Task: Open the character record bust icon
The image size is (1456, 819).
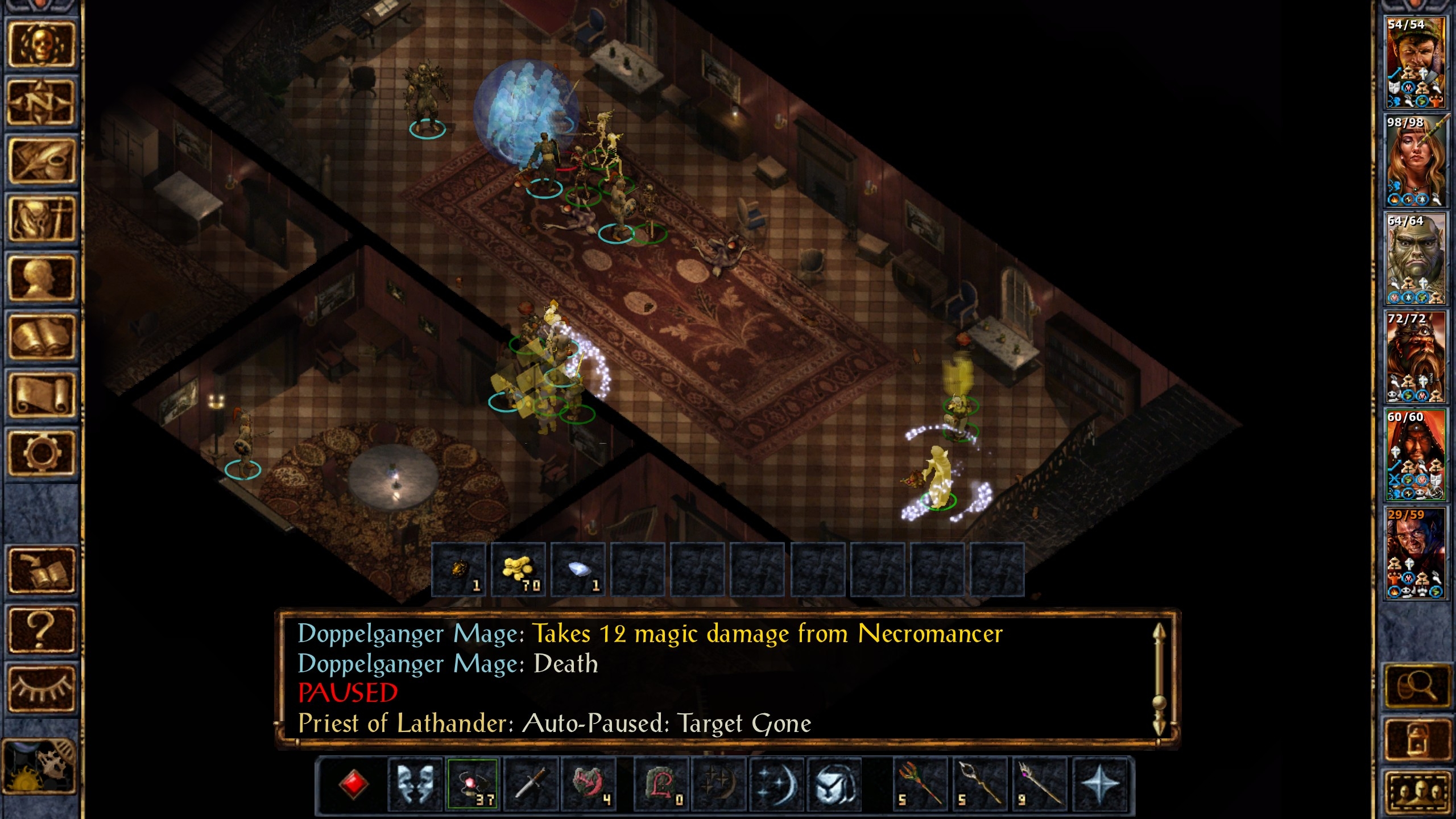Action: point(41,278)
